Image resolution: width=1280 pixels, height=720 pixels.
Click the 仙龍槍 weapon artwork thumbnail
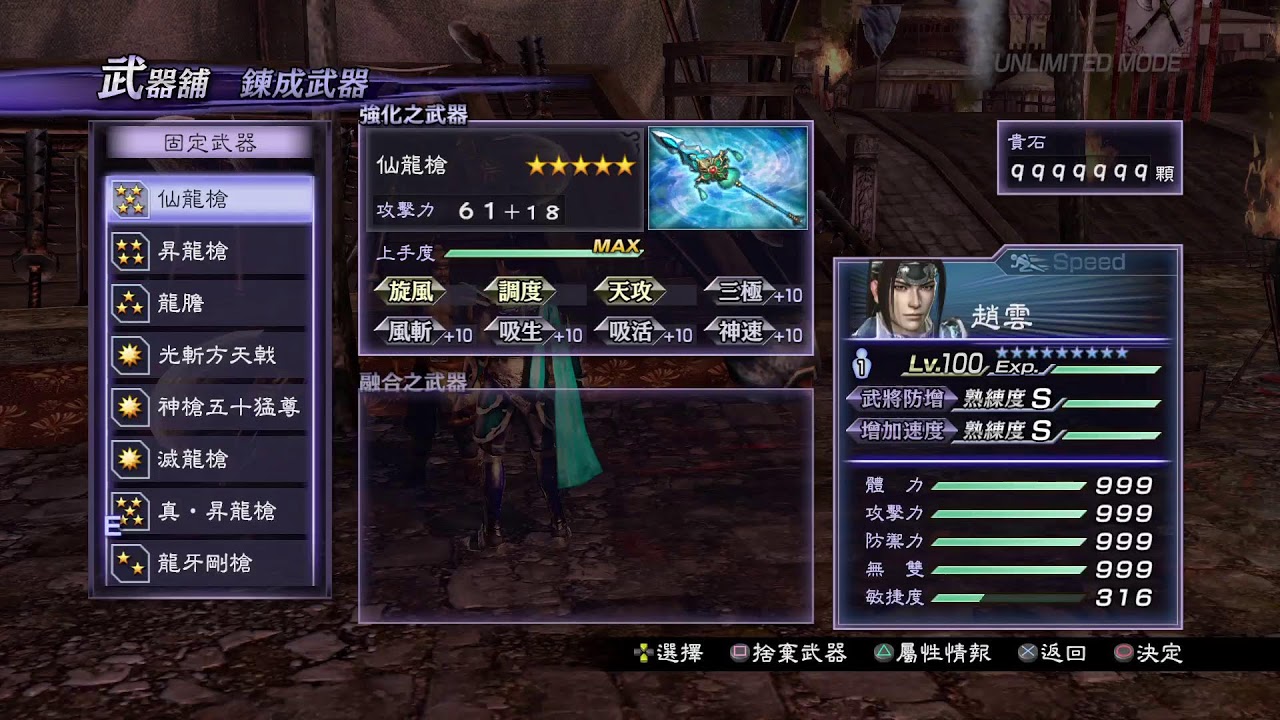coord(727,178)
